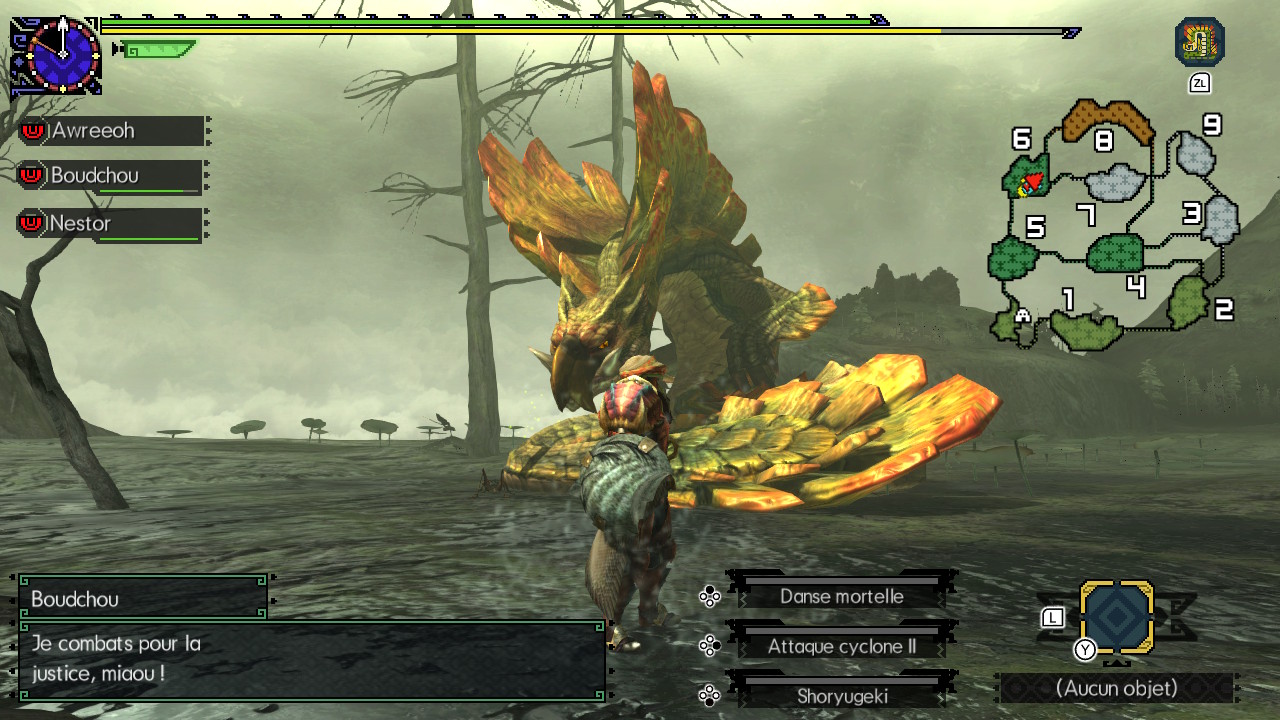Select the Nestor party entry
The image size is (1280, 720).
pyautogui.click(x=112, y=224)
